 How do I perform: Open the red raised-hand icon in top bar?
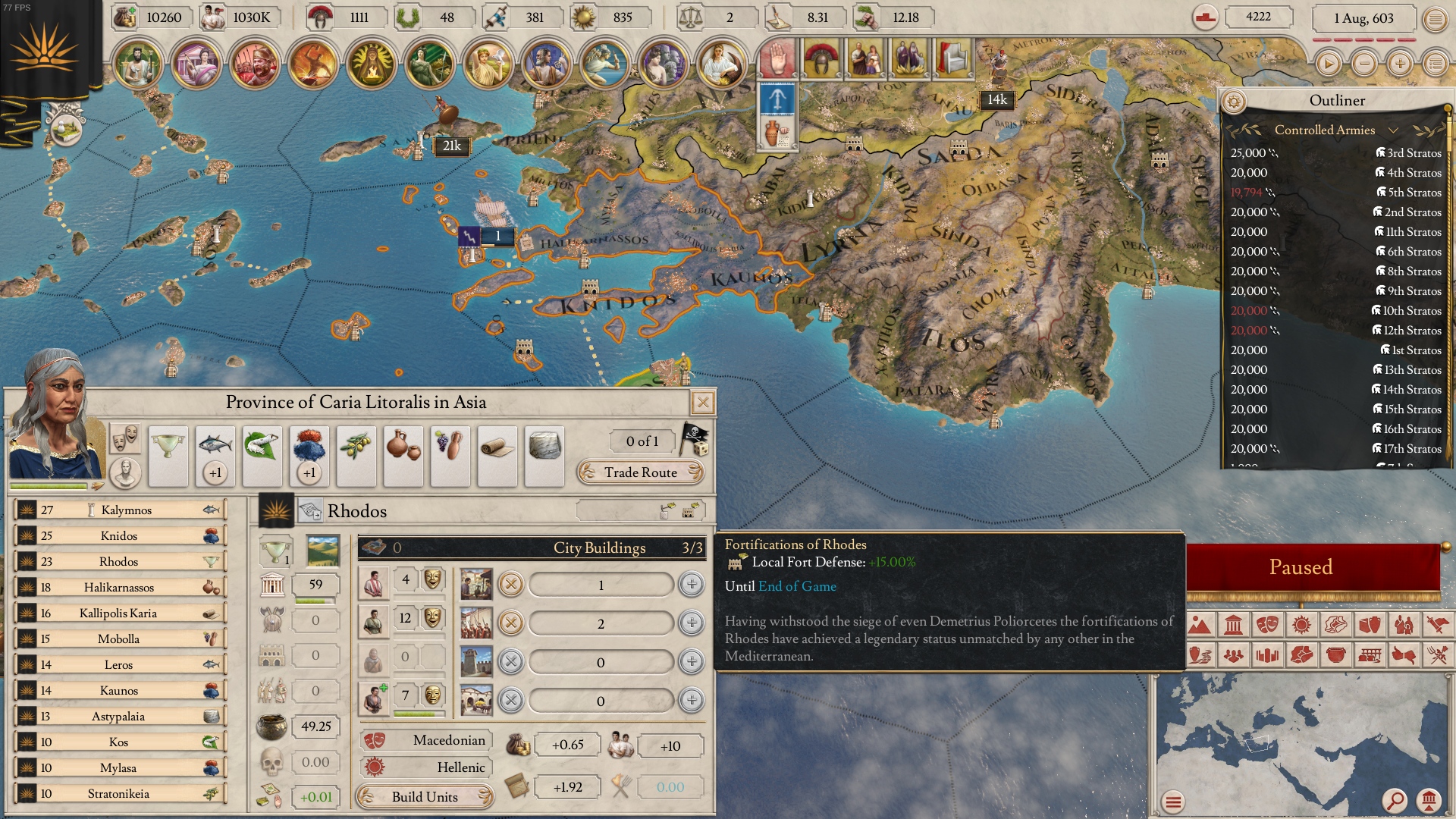tap(777, 58)
